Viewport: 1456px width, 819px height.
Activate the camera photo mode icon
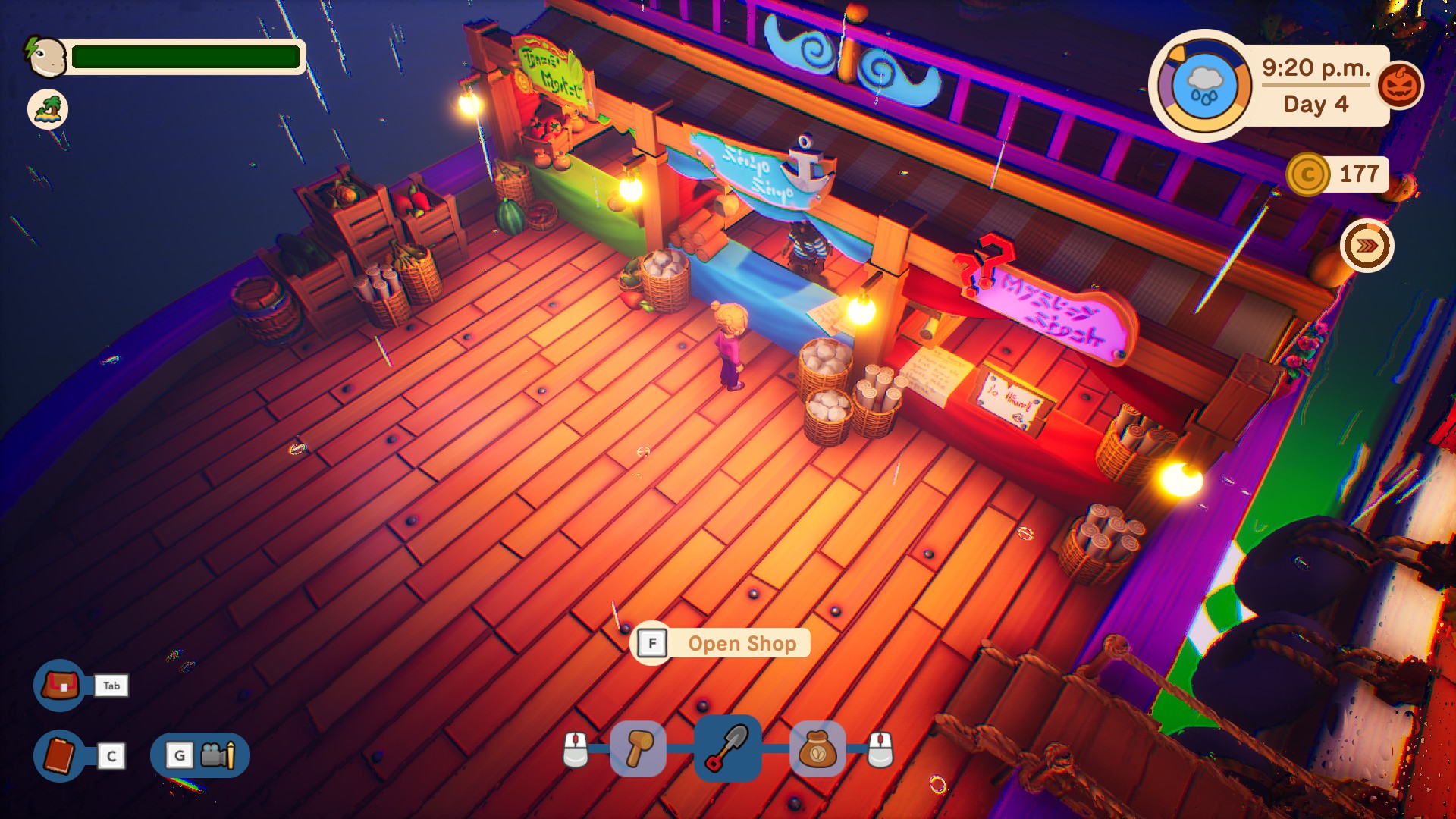pos(218,755)
